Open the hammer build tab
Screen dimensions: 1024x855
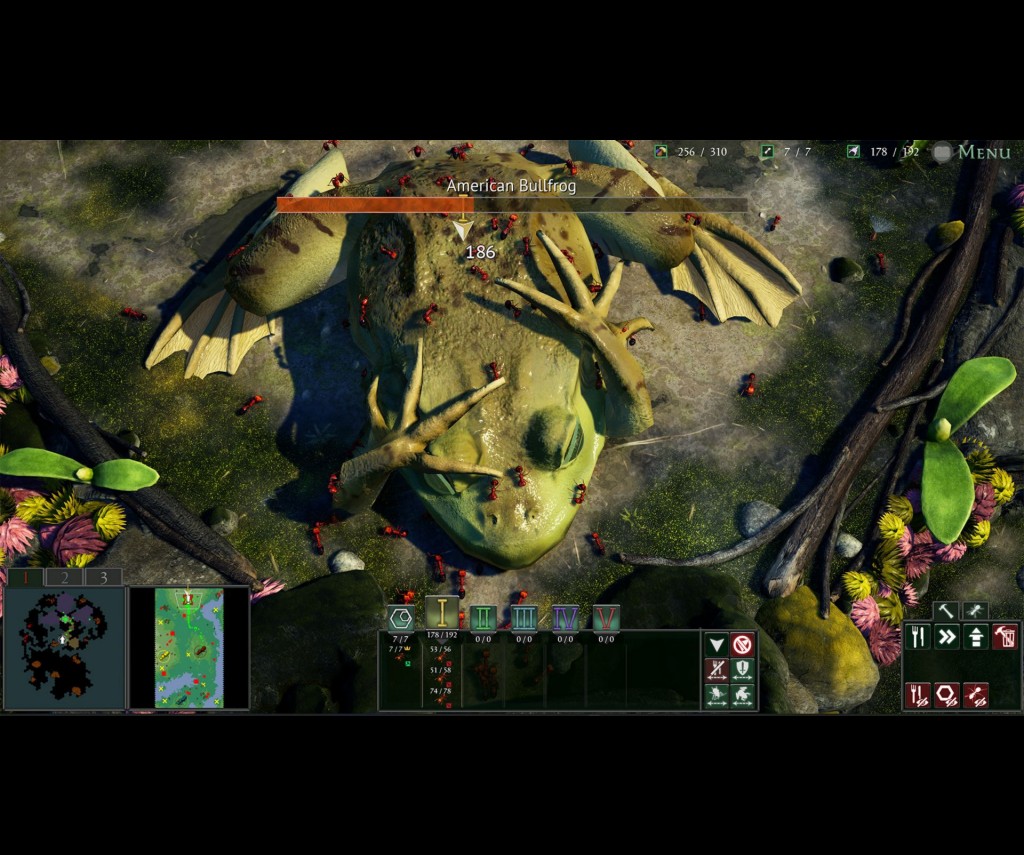point(946,610)
